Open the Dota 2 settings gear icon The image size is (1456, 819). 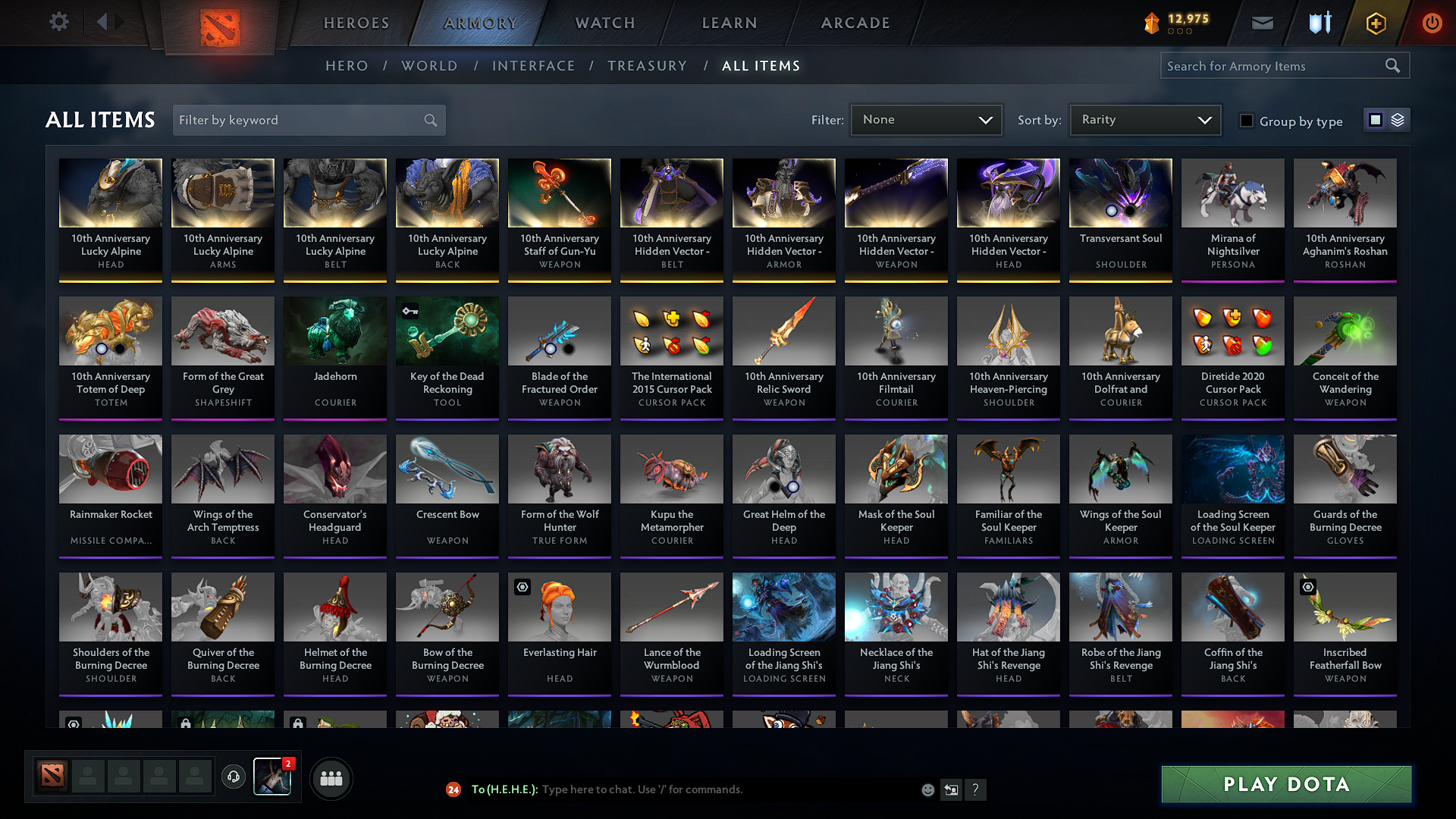58,22
